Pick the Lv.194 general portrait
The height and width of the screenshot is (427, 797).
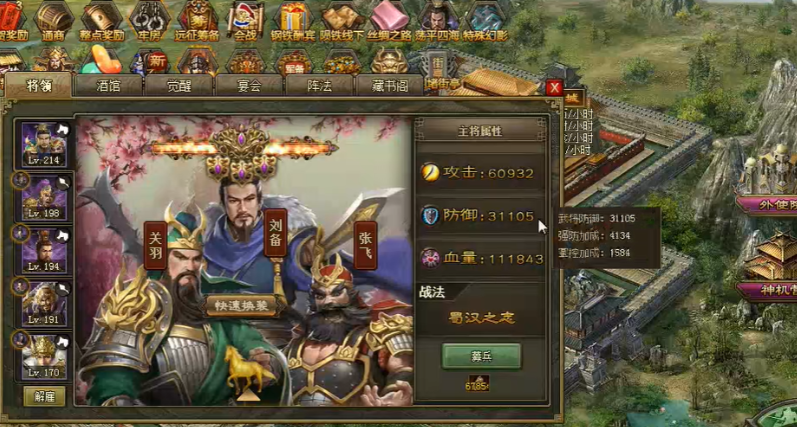(44, 250)
